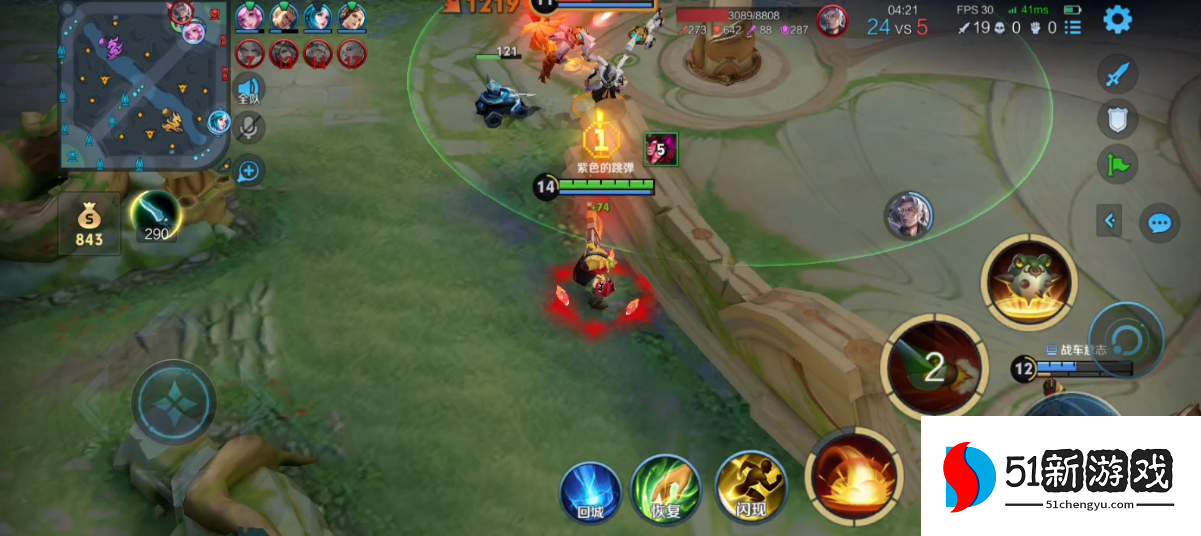
Task: Send the sword attack signal
Action: coord(1118,75)
